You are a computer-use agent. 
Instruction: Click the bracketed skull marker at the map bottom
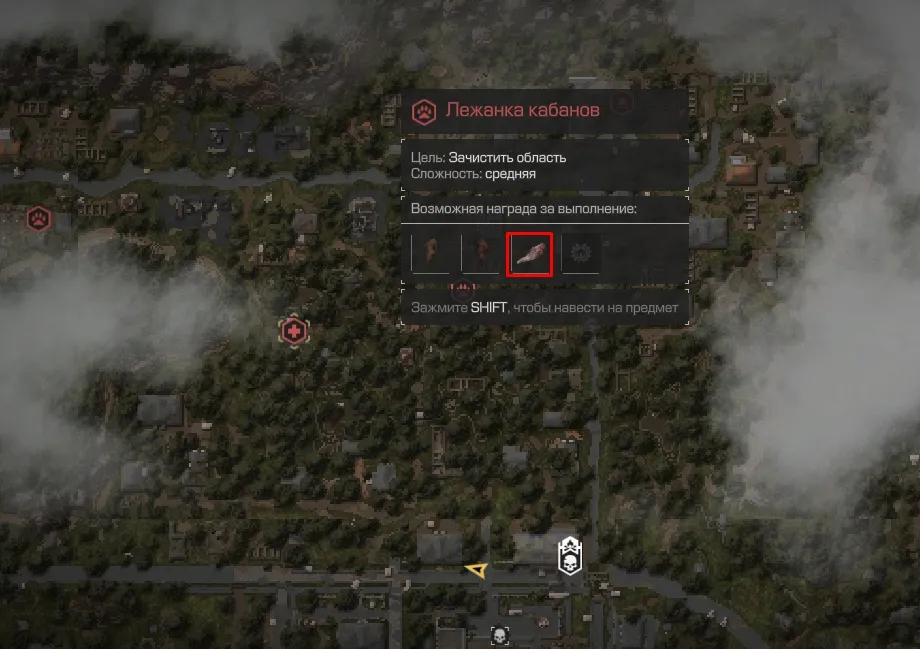click(x=500, y=635)
